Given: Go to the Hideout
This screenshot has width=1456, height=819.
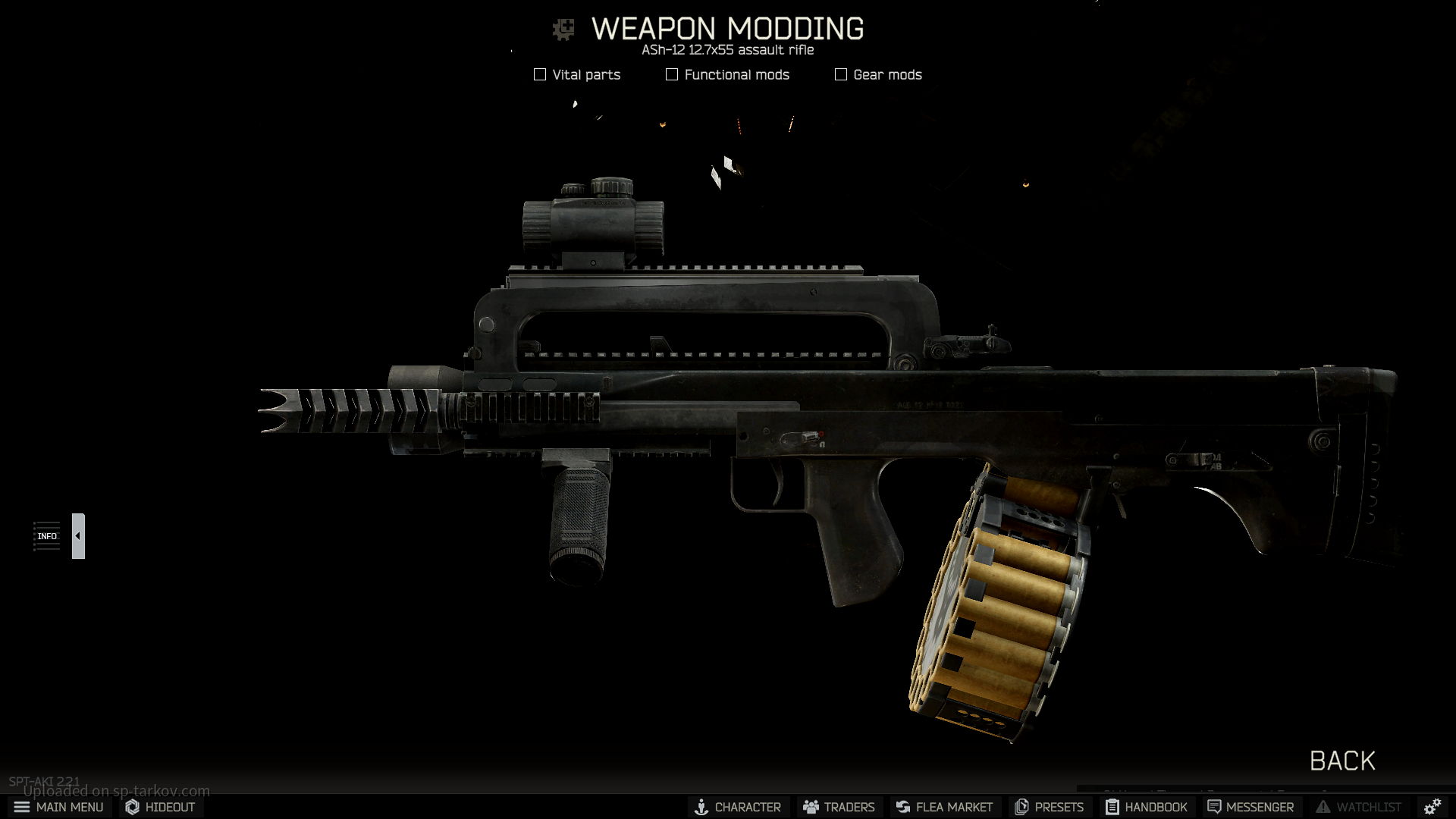Looking at the screenshot, I should (160, 807).
